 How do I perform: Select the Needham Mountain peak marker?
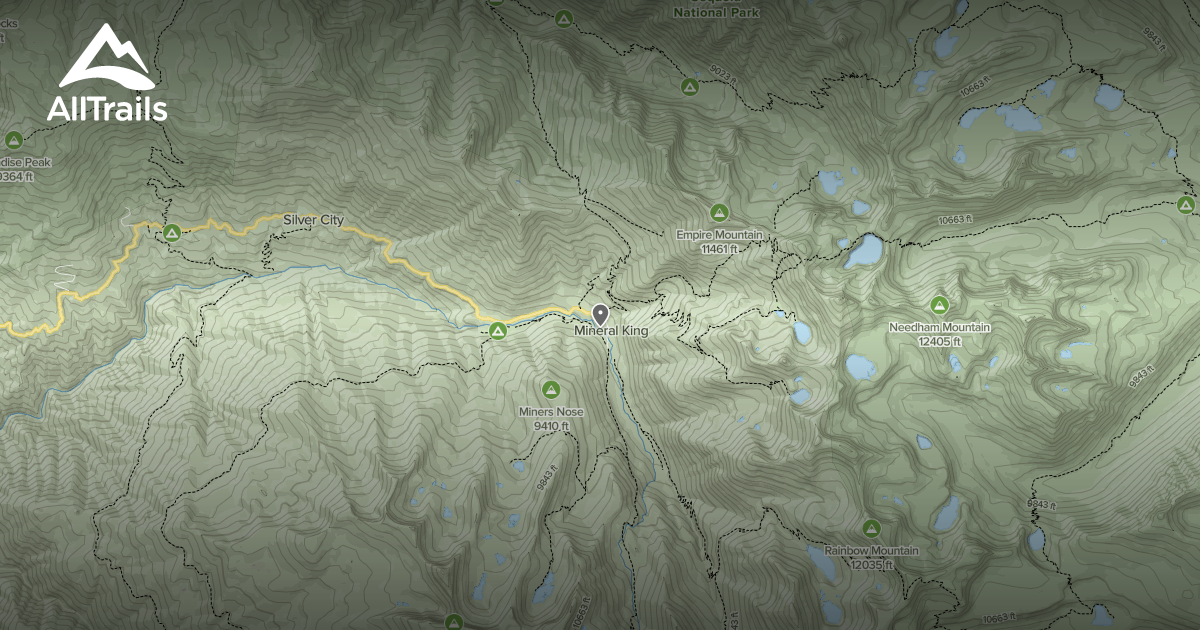pyautogui.click(x=939, y=305)
